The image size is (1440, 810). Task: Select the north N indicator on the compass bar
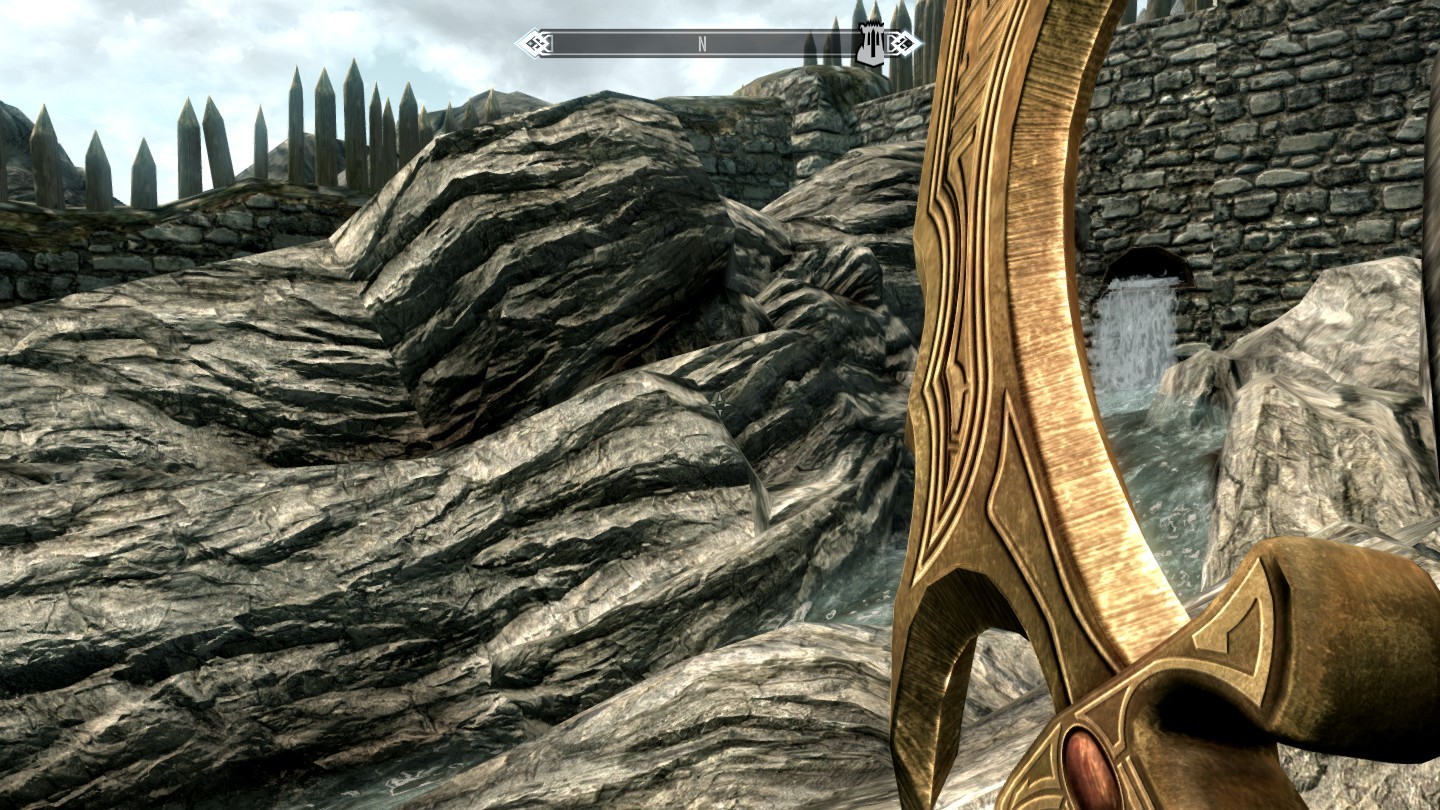(702, 44)
